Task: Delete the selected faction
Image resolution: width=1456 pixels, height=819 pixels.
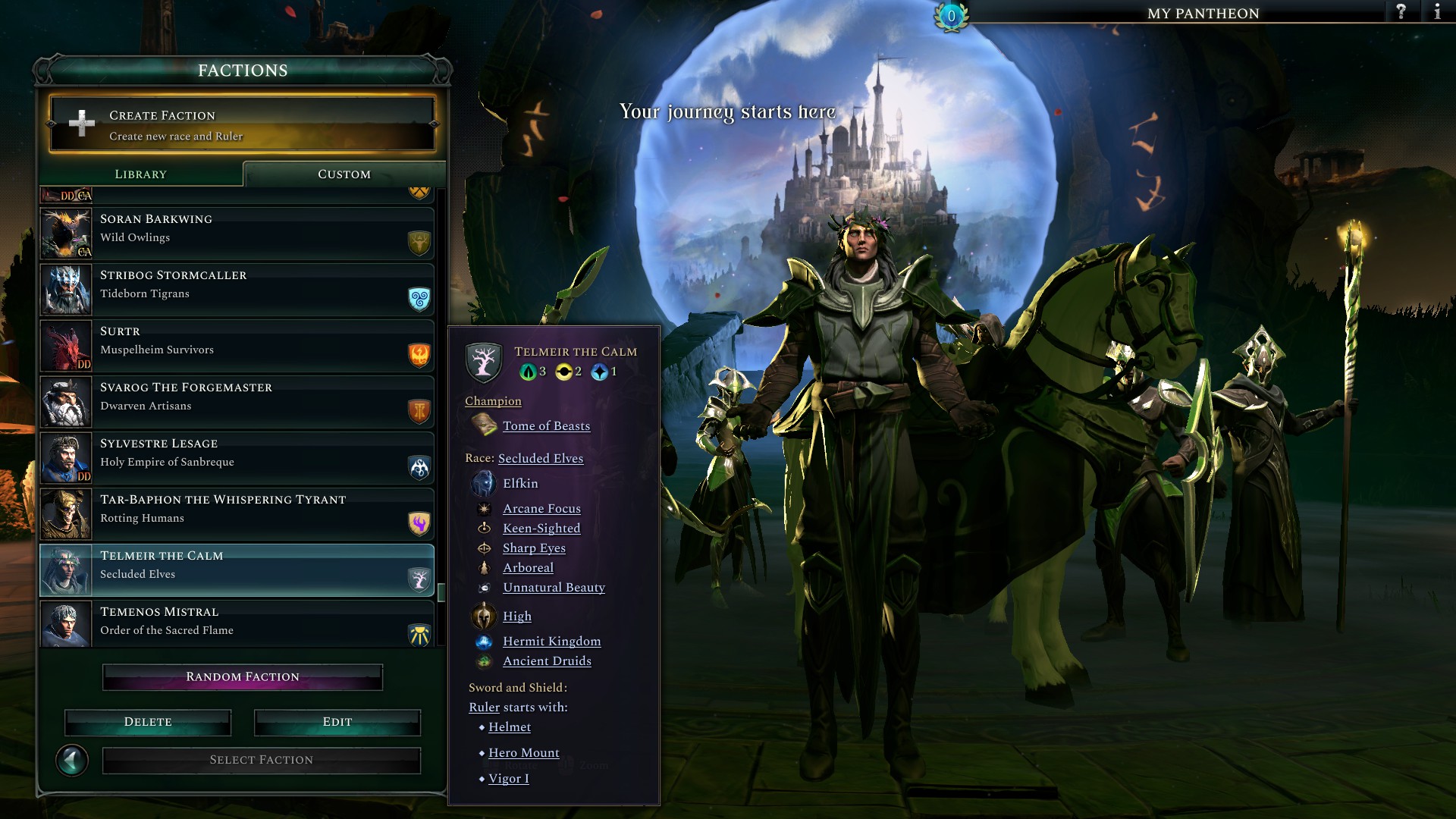Action: pyautogui.click(x=148, y=722)
